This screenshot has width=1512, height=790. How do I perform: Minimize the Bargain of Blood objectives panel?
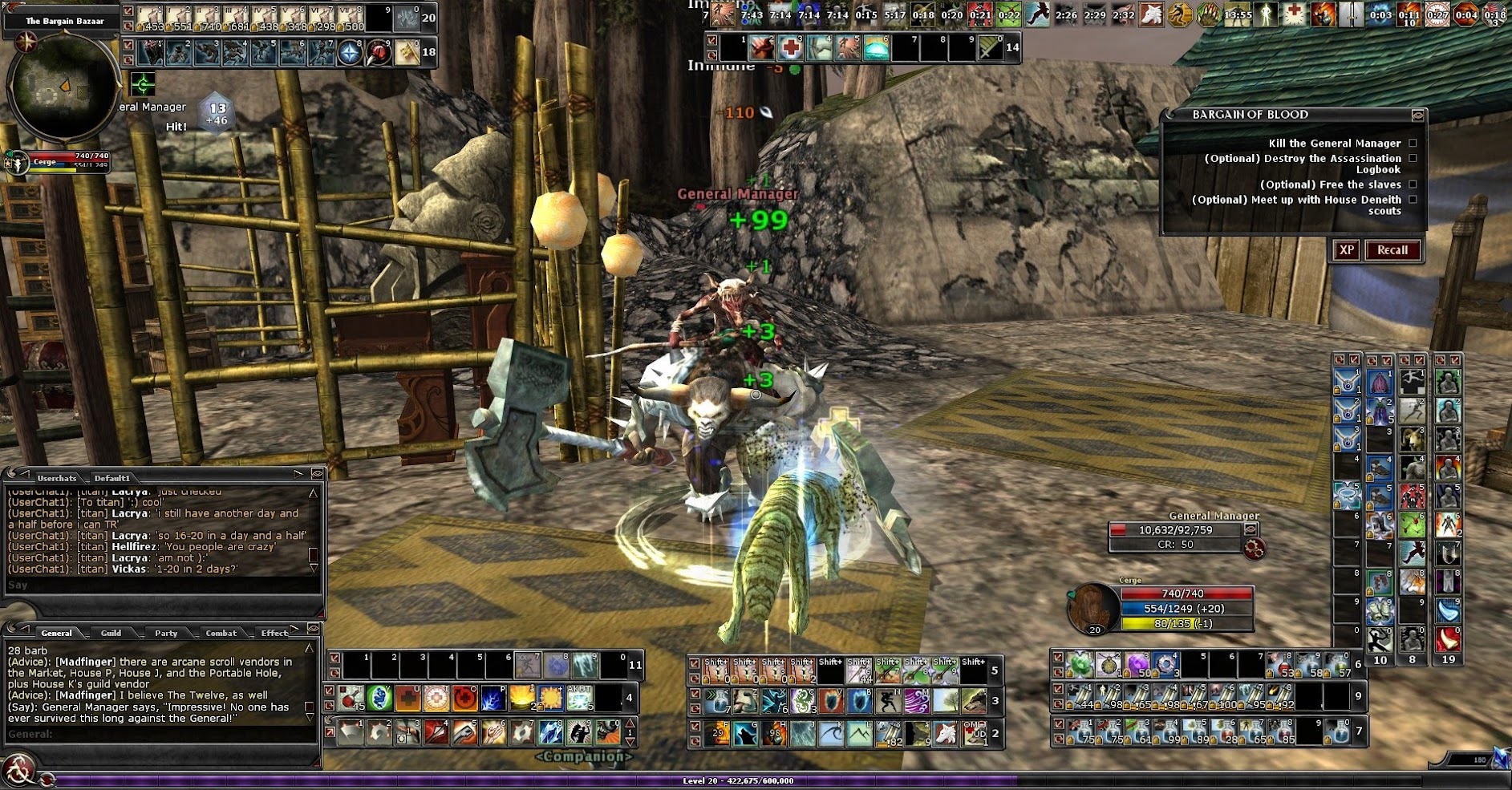point(1417,115)
